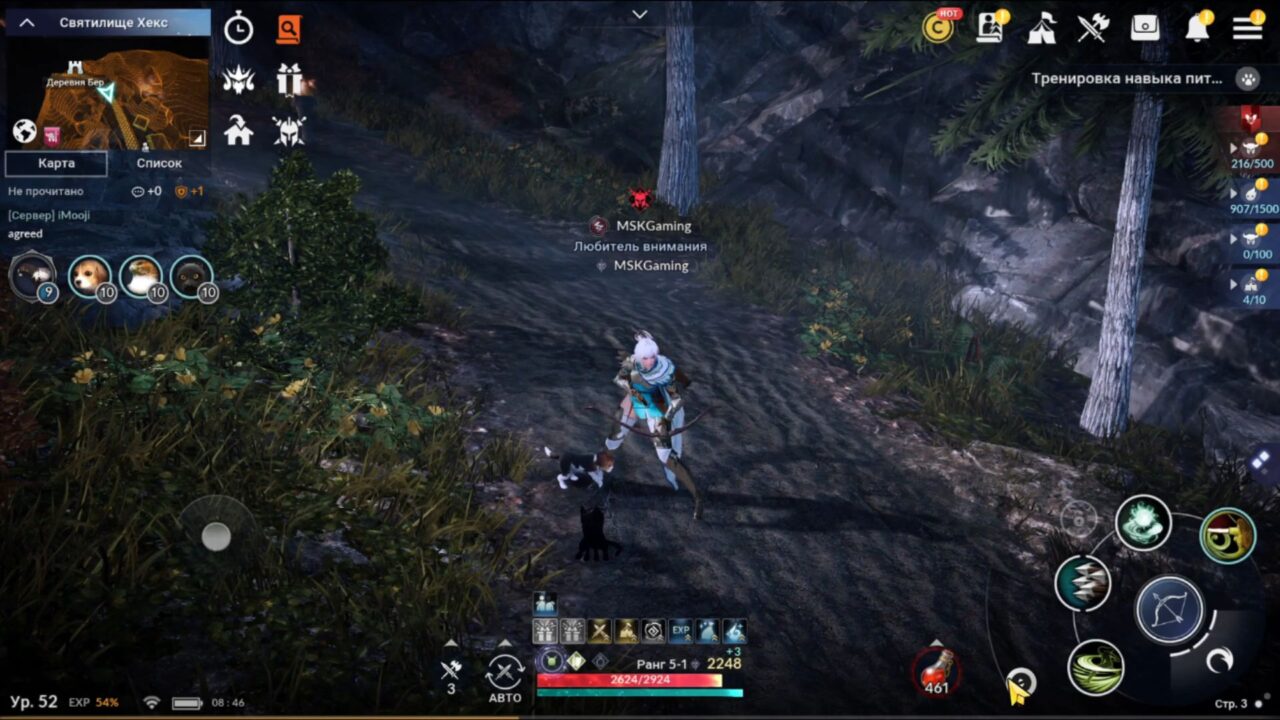This screenshot has height=720, width=1280.
Task: Open the hamburger main menu
Action: [1246, 29]
